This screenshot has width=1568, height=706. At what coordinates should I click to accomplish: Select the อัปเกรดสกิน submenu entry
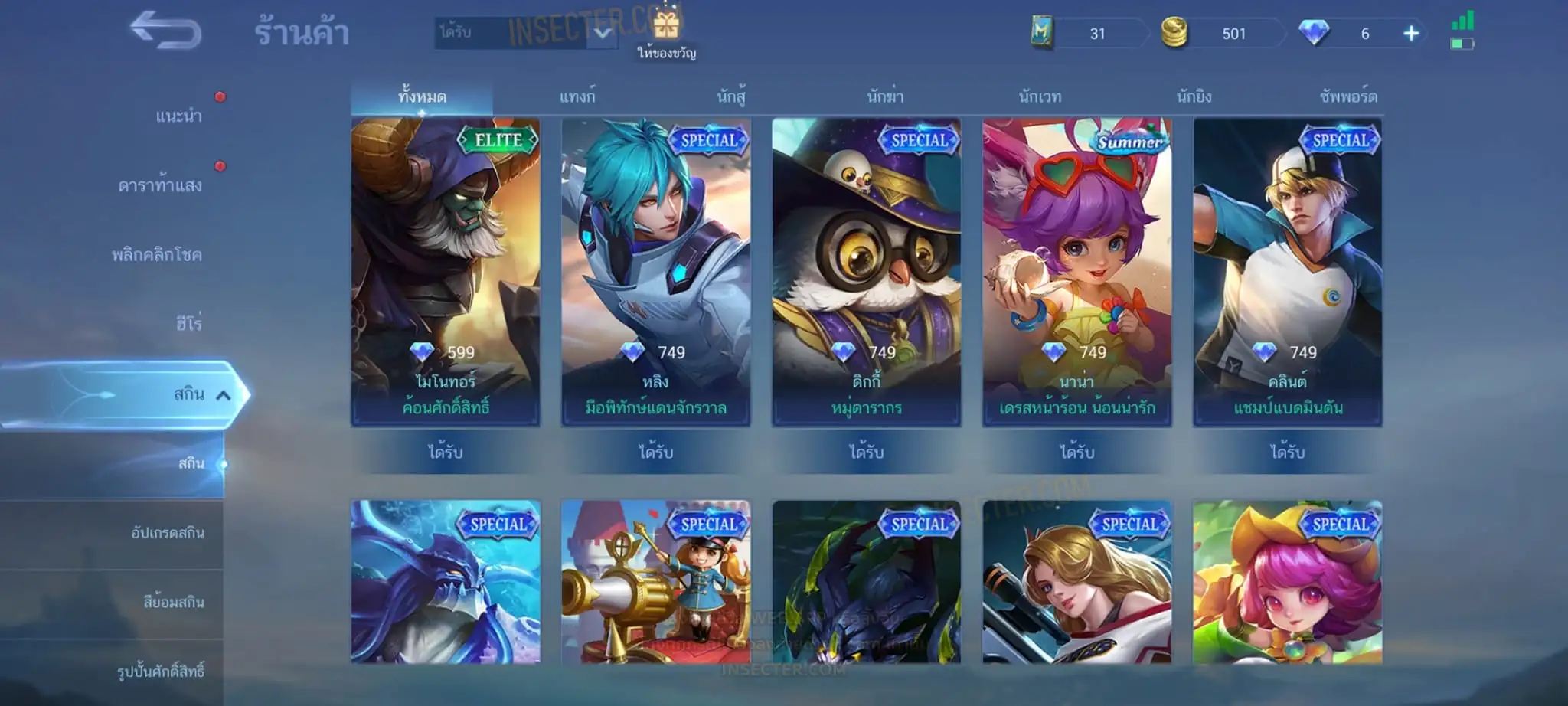pyautogui.click(x=168, y=533)
